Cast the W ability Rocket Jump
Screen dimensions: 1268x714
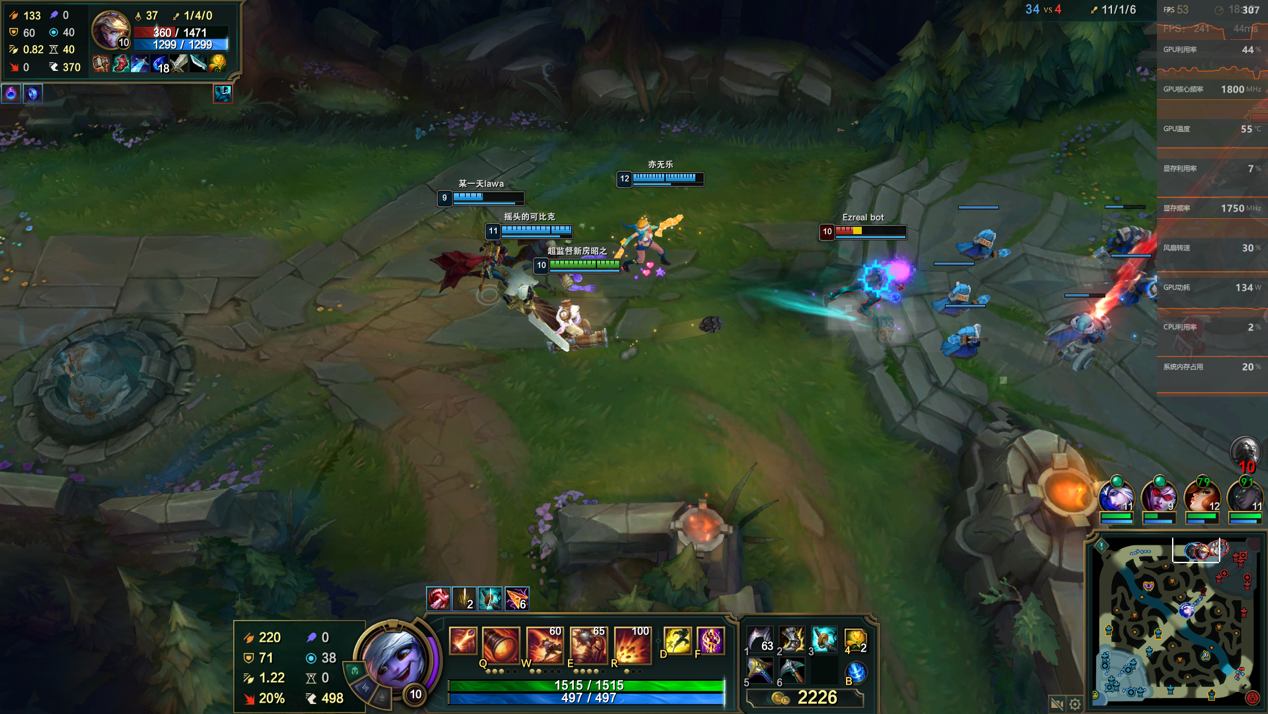click(x=544, y=644)
